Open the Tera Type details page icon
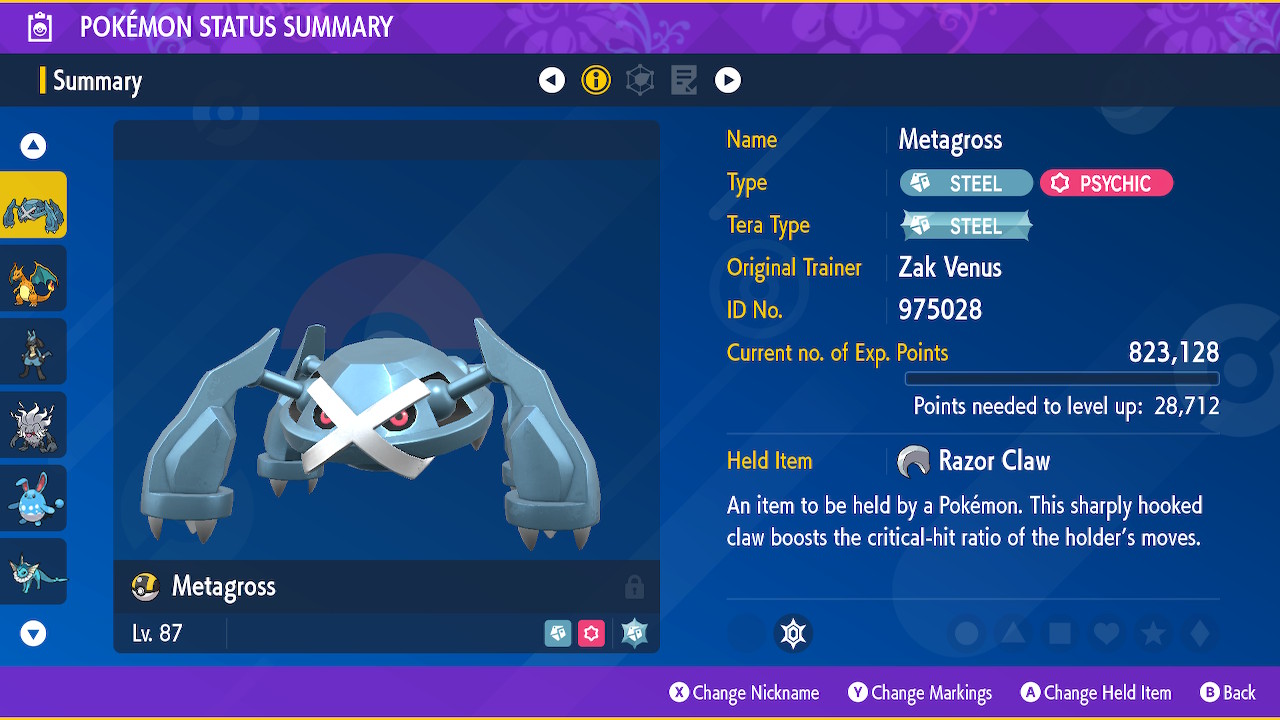This screenshot has width=1280, height=720. pyautogui.click(x=640, y=80)
